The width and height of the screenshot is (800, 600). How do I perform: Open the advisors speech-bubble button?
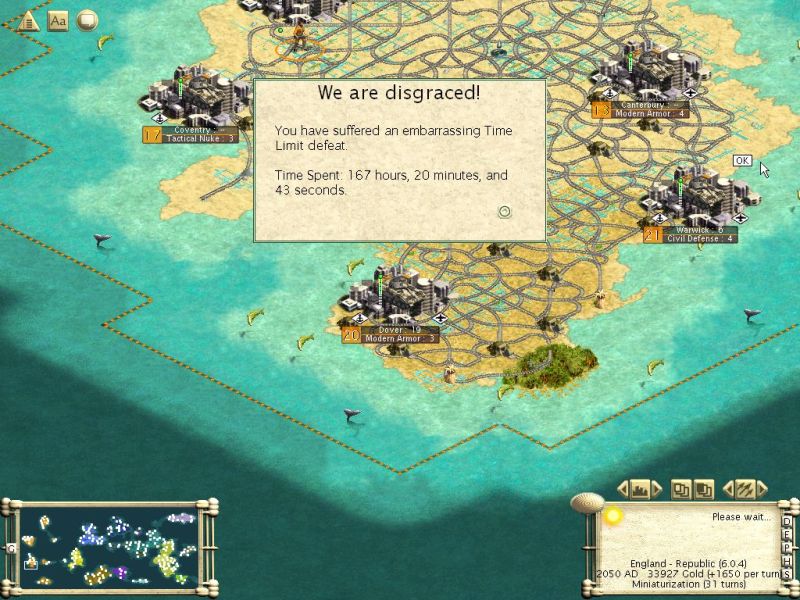pos(87,20)
